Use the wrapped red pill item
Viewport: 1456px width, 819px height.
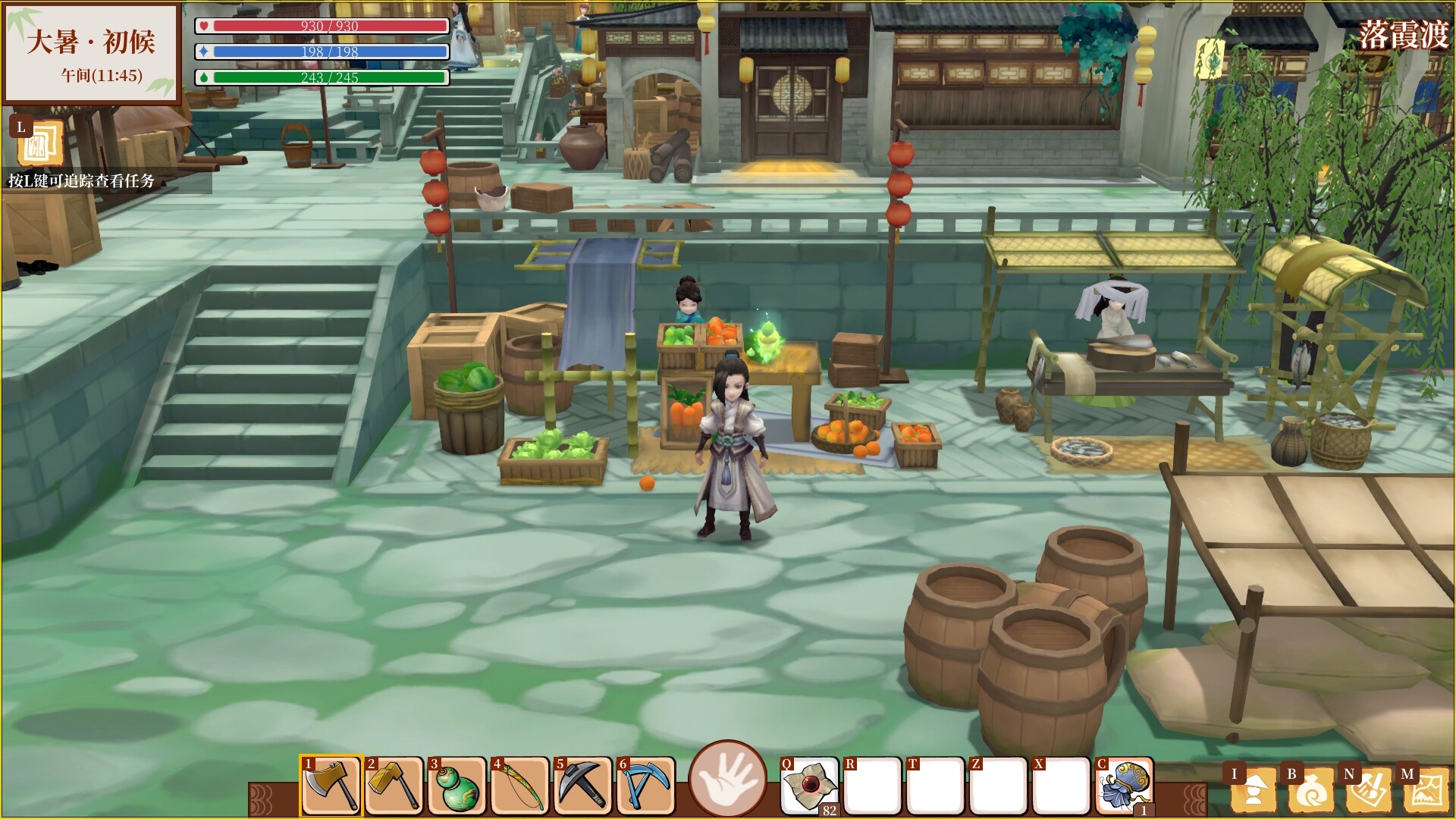(810, 786)
